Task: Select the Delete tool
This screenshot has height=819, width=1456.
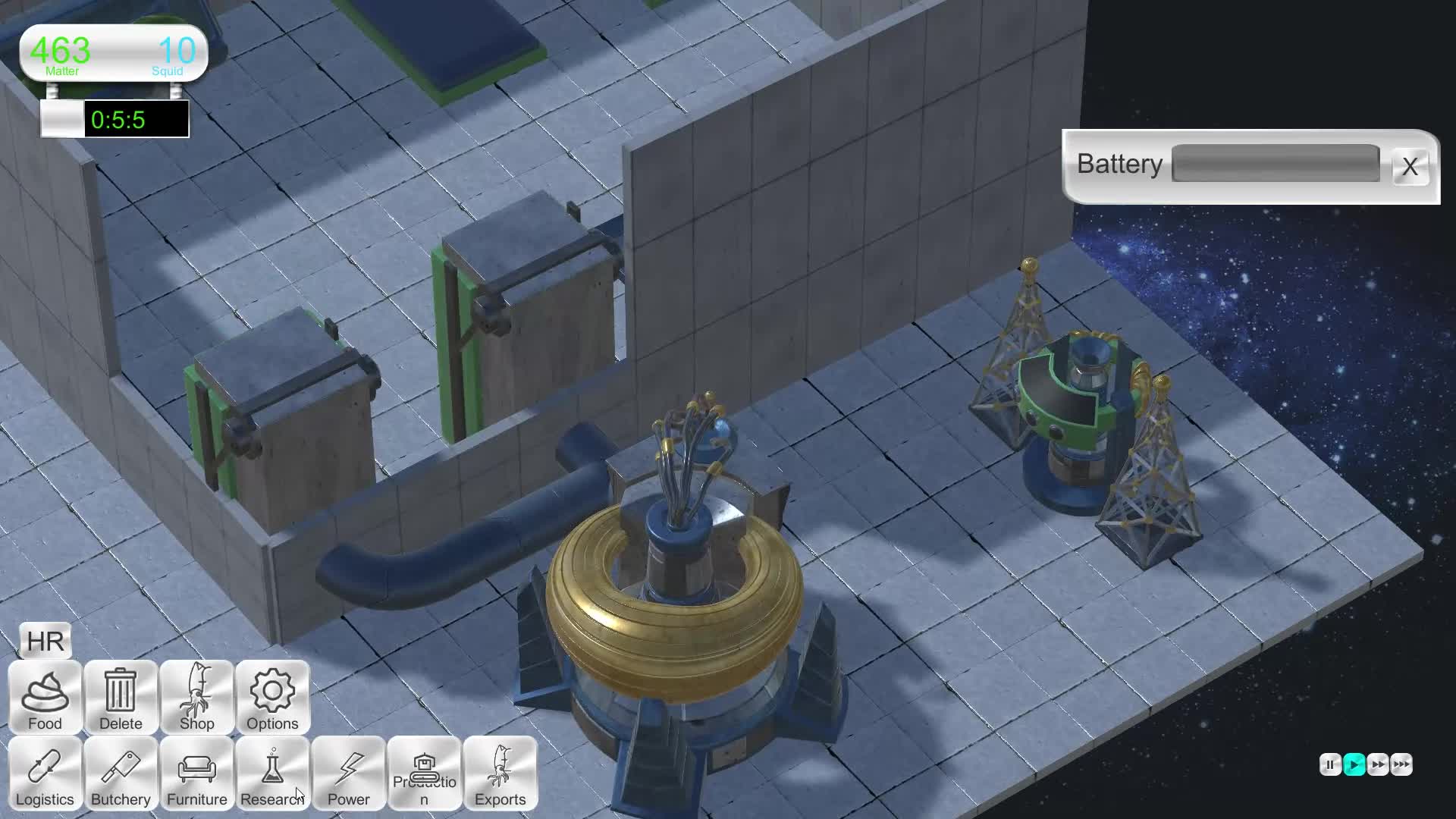Action: click(x=120, y=698)
